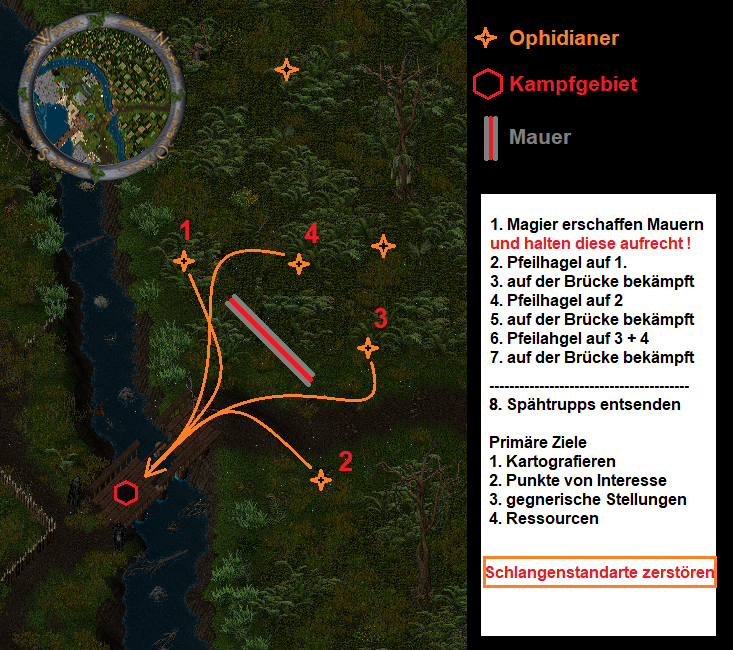This screenshot has width=733, height=650.
Task: Click the Schlangenstandarte zerstören box
Action: coord(600,573)
